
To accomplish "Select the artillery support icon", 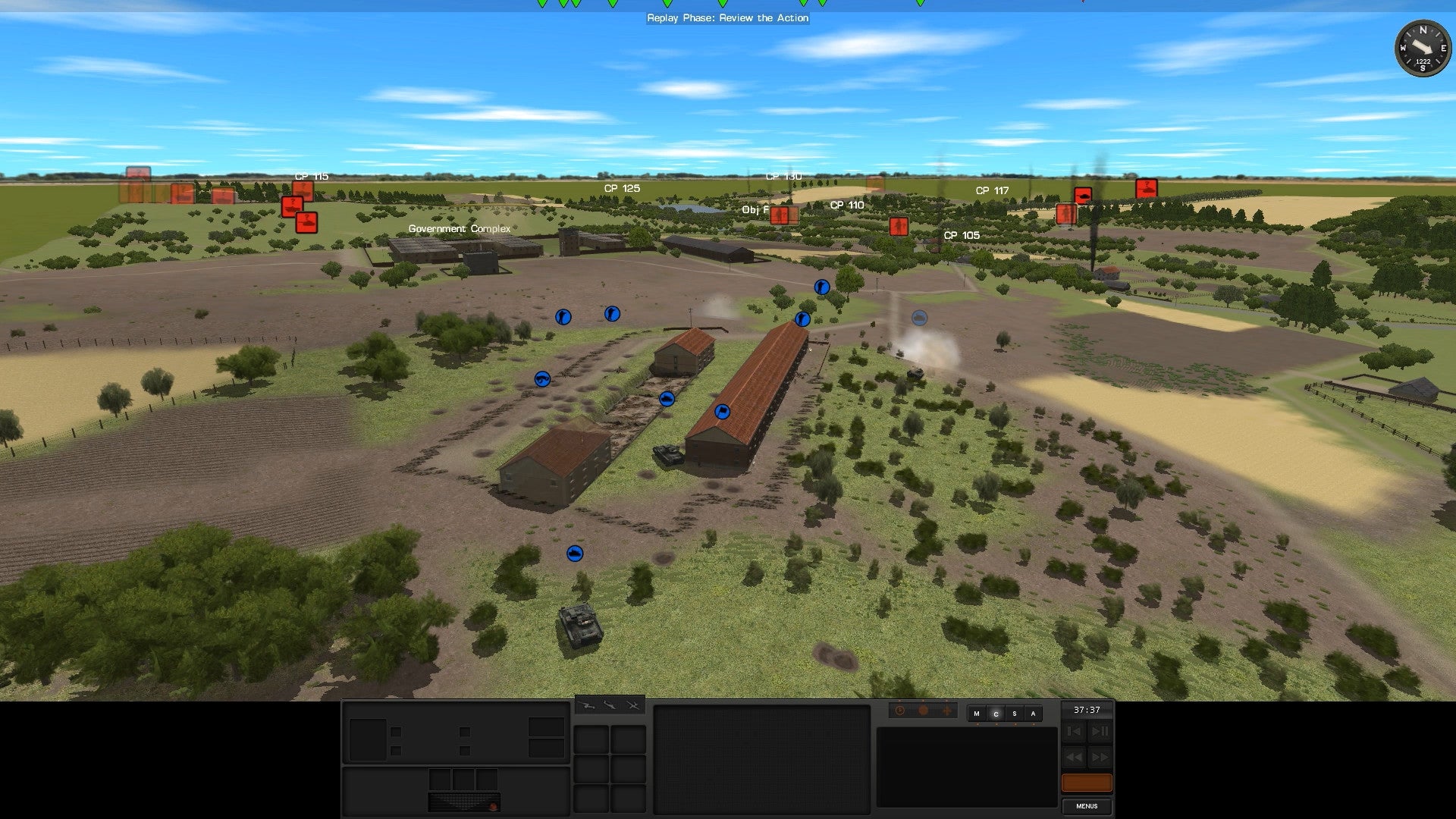I will coord(585,706).
